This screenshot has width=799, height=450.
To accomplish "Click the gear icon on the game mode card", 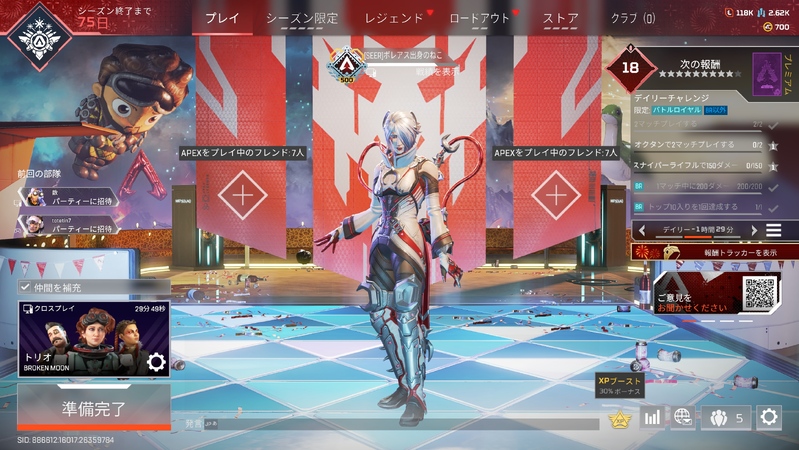I will (156, 362).
